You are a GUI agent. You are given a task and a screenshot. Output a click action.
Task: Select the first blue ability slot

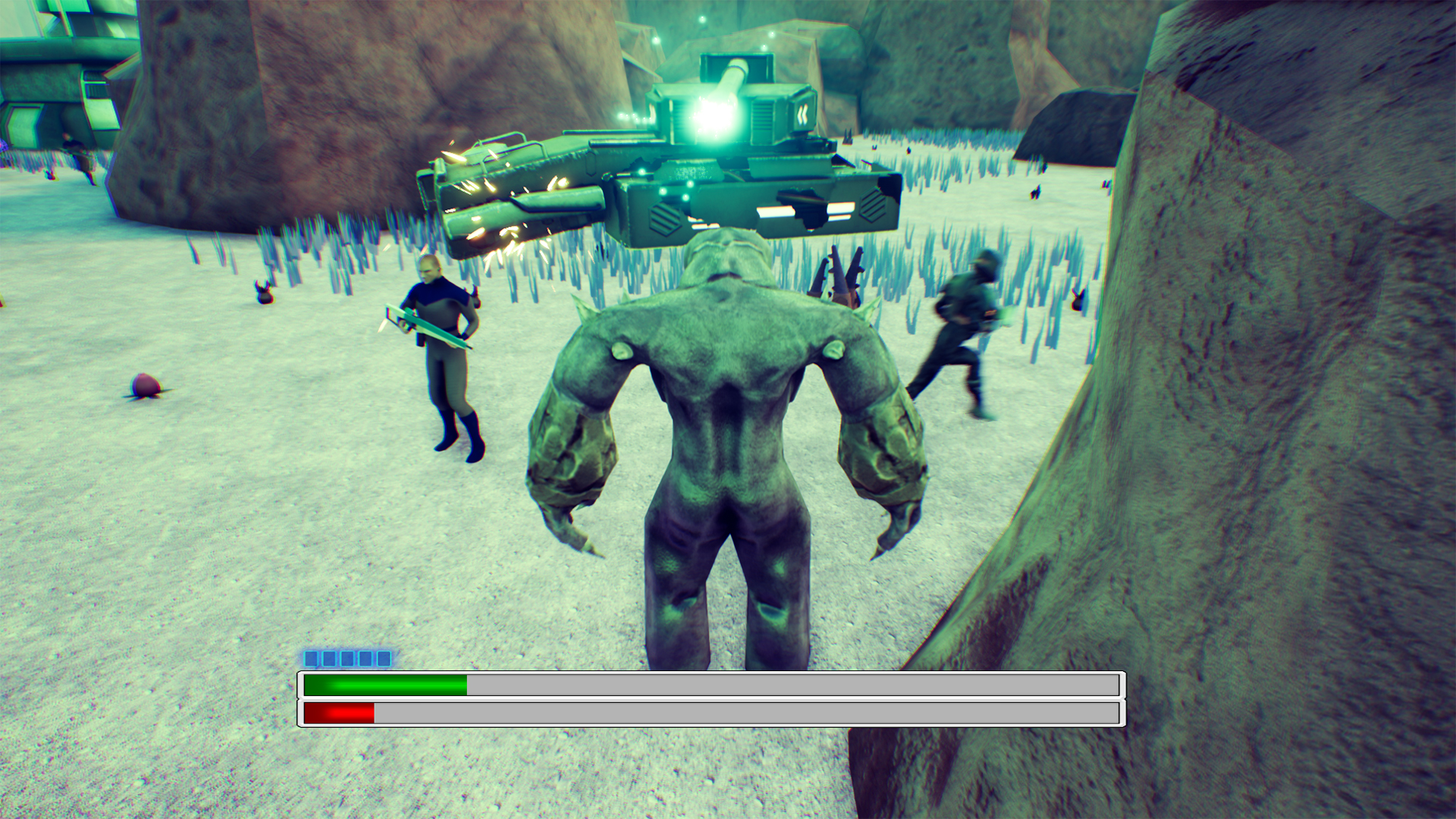click(310, 660)
